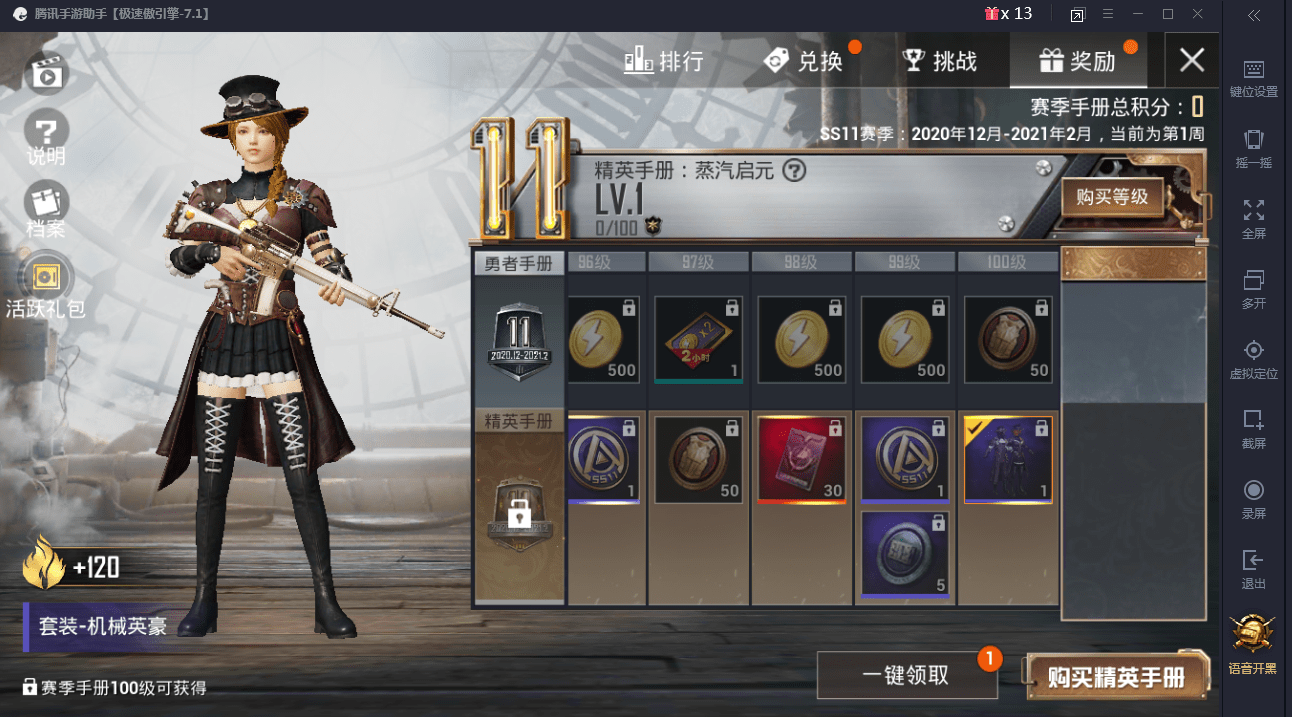The height and width of the screenshot is (717, 1292).
Task: Select the 奖励 rewards tab
Action: (x=1077, y=61)
